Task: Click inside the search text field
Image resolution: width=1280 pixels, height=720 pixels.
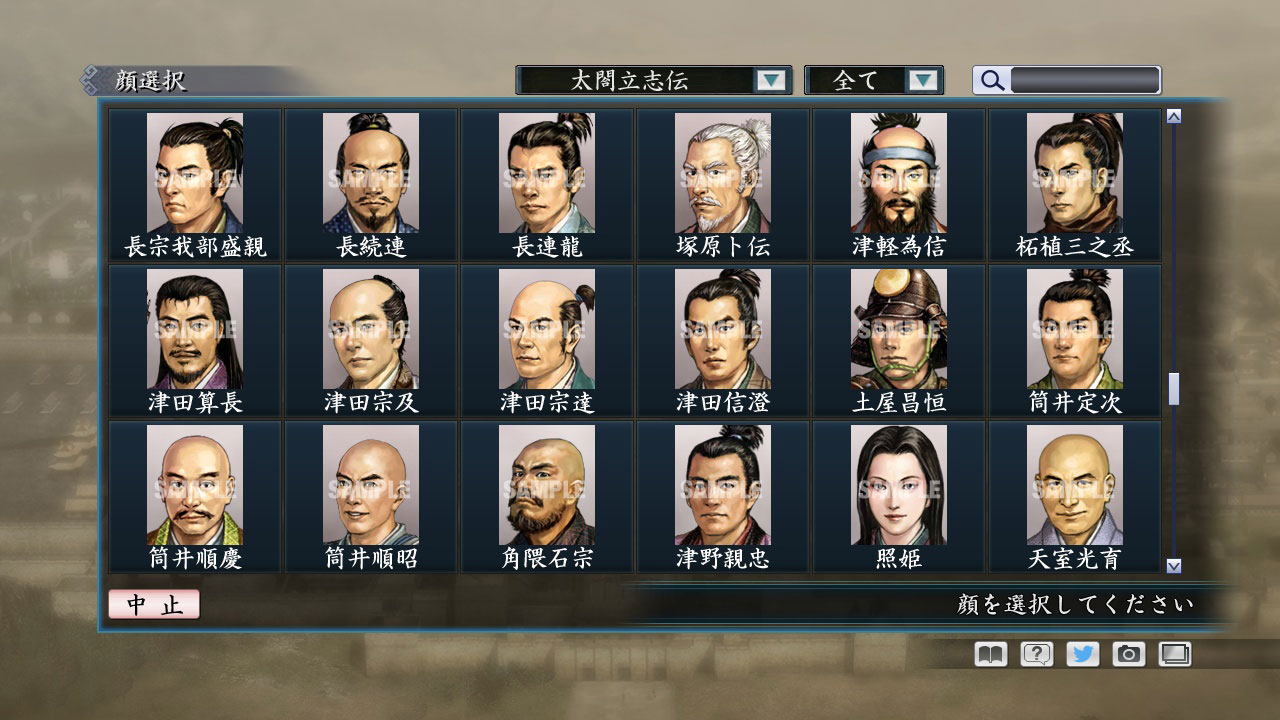Action: 1085,80
